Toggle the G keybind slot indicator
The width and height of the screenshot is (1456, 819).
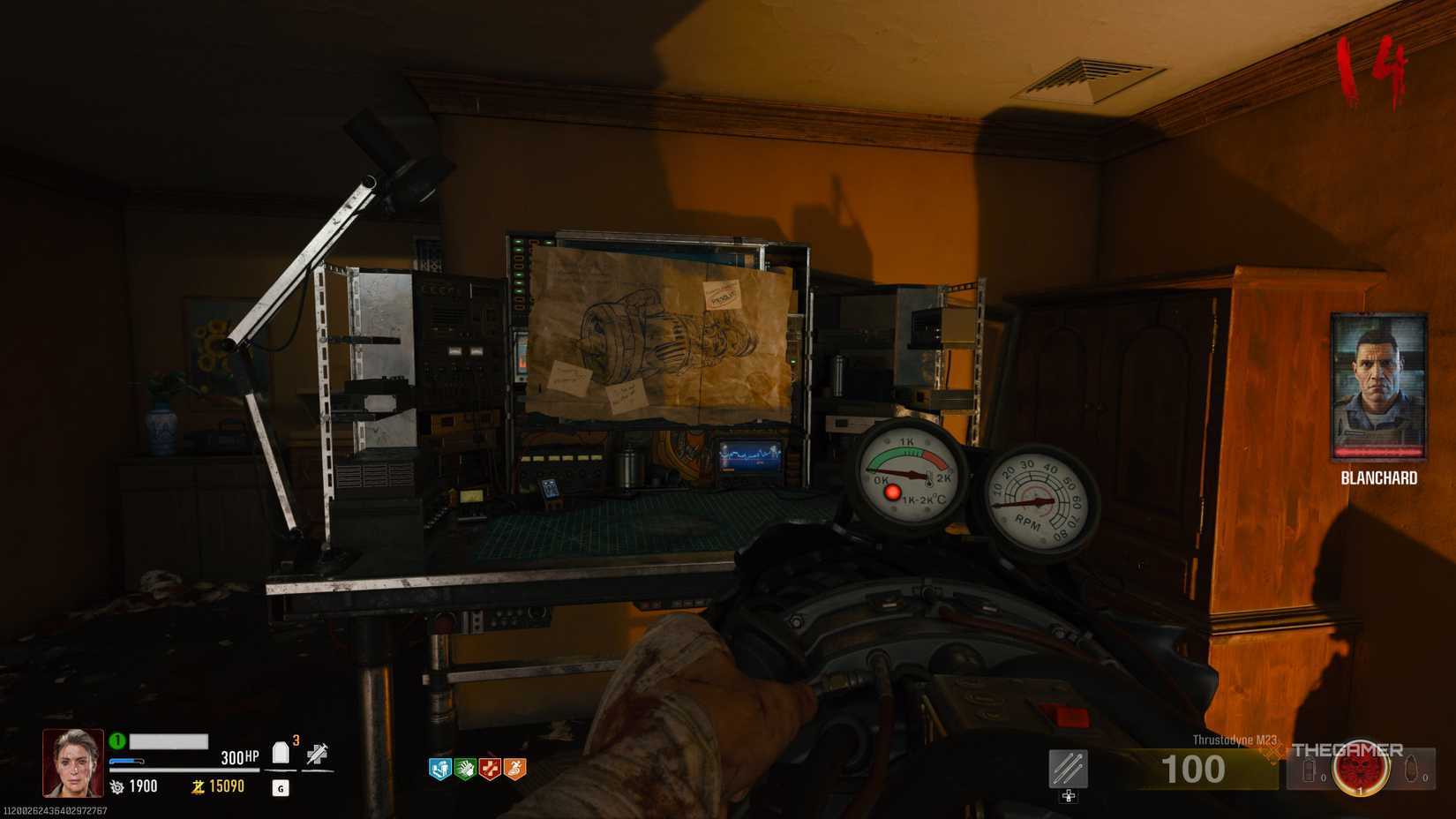[x=280, y=789]
